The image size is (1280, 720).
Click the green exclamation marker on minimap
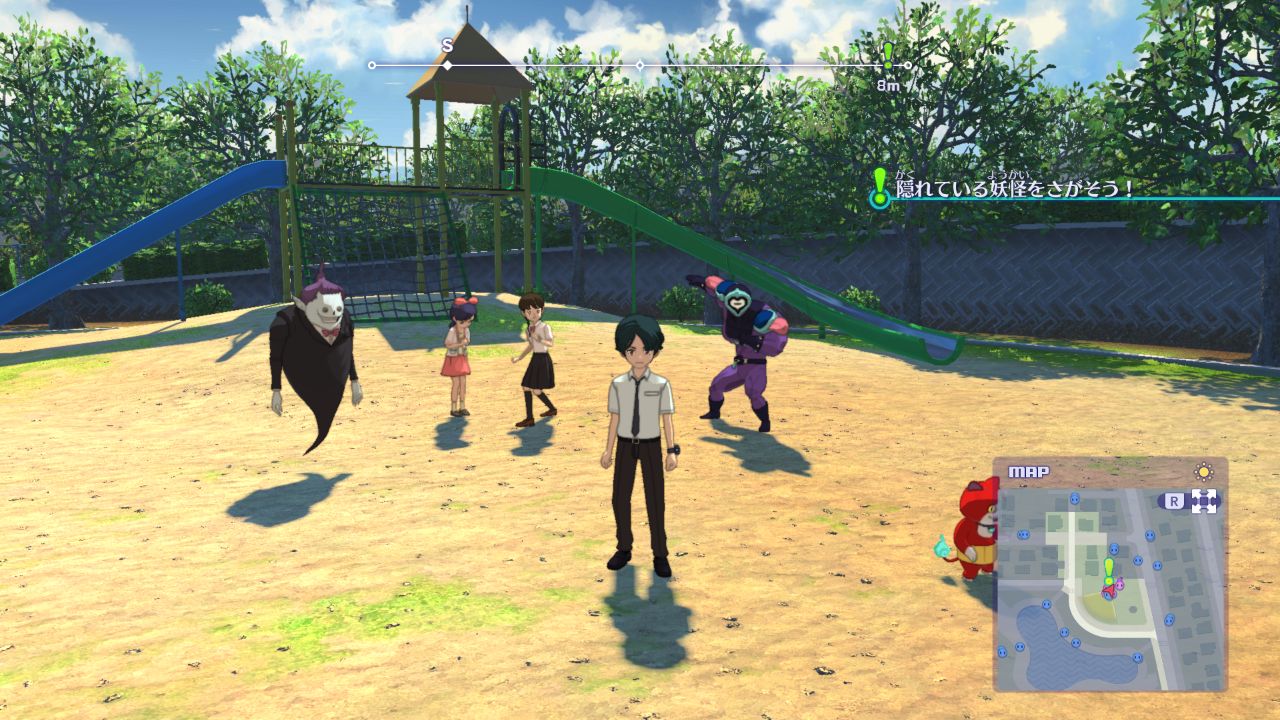[1108, 570]
